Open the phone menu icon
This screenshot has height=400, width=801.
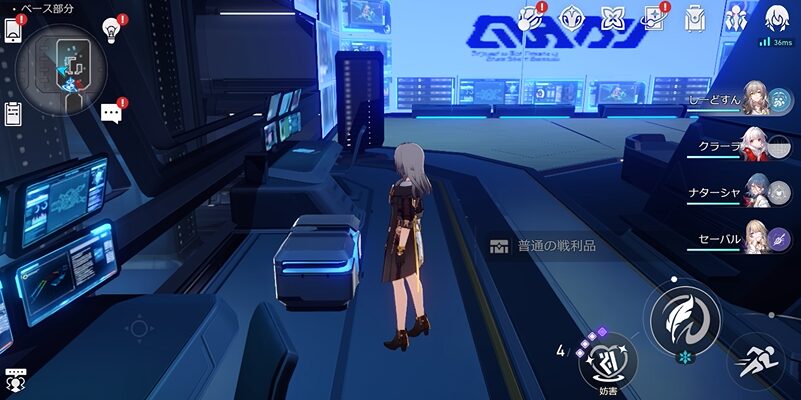(13, 30)
